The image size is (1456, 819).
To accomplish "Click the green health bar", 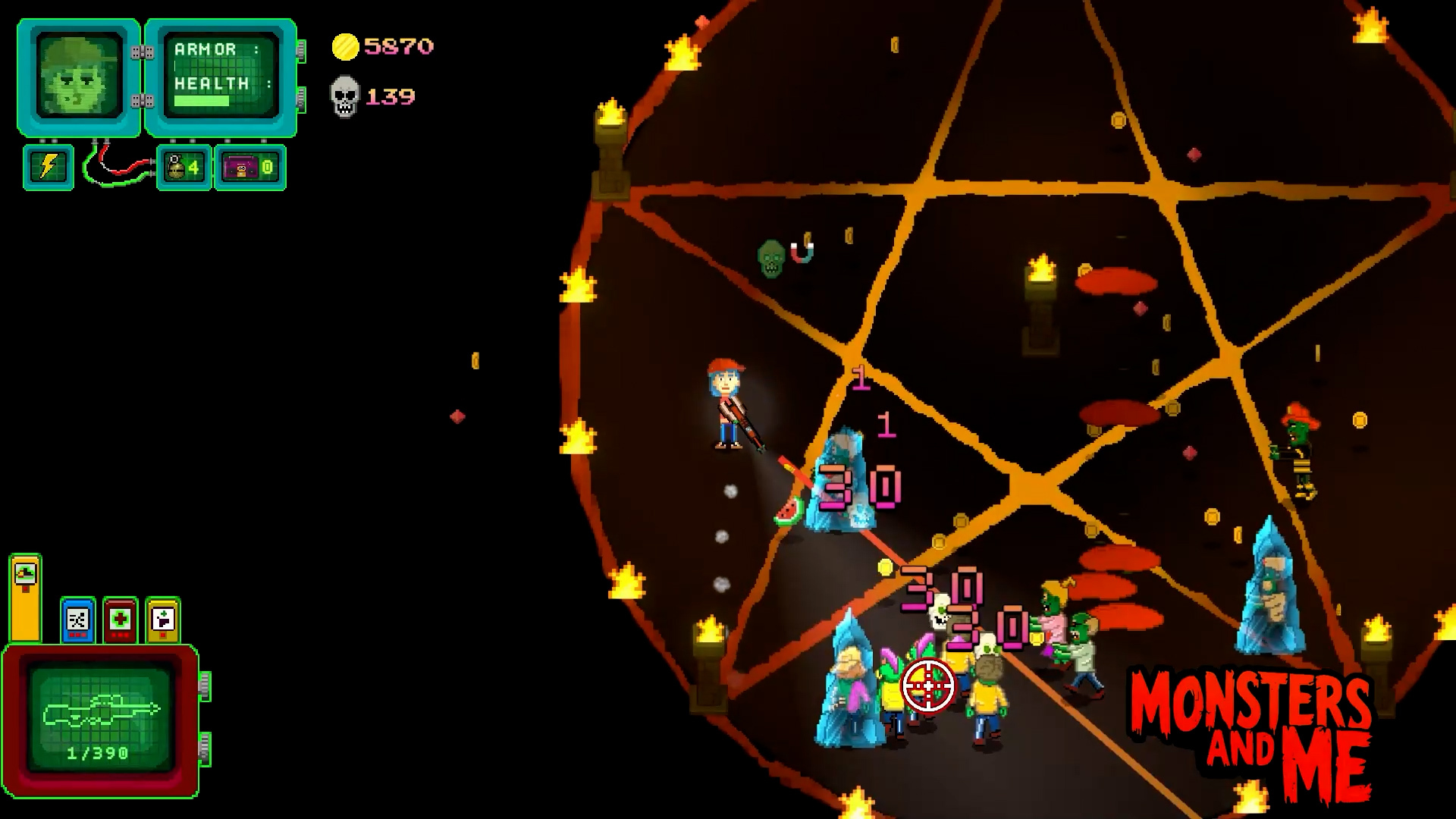I will point(202,99).
